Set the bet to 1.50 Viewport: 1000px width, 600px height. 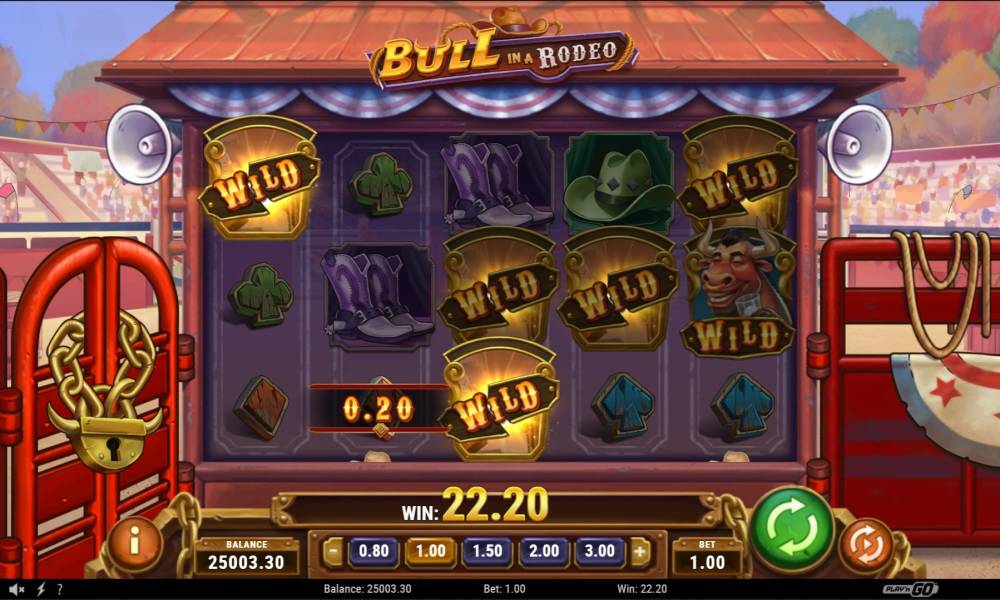pos(487,551)
